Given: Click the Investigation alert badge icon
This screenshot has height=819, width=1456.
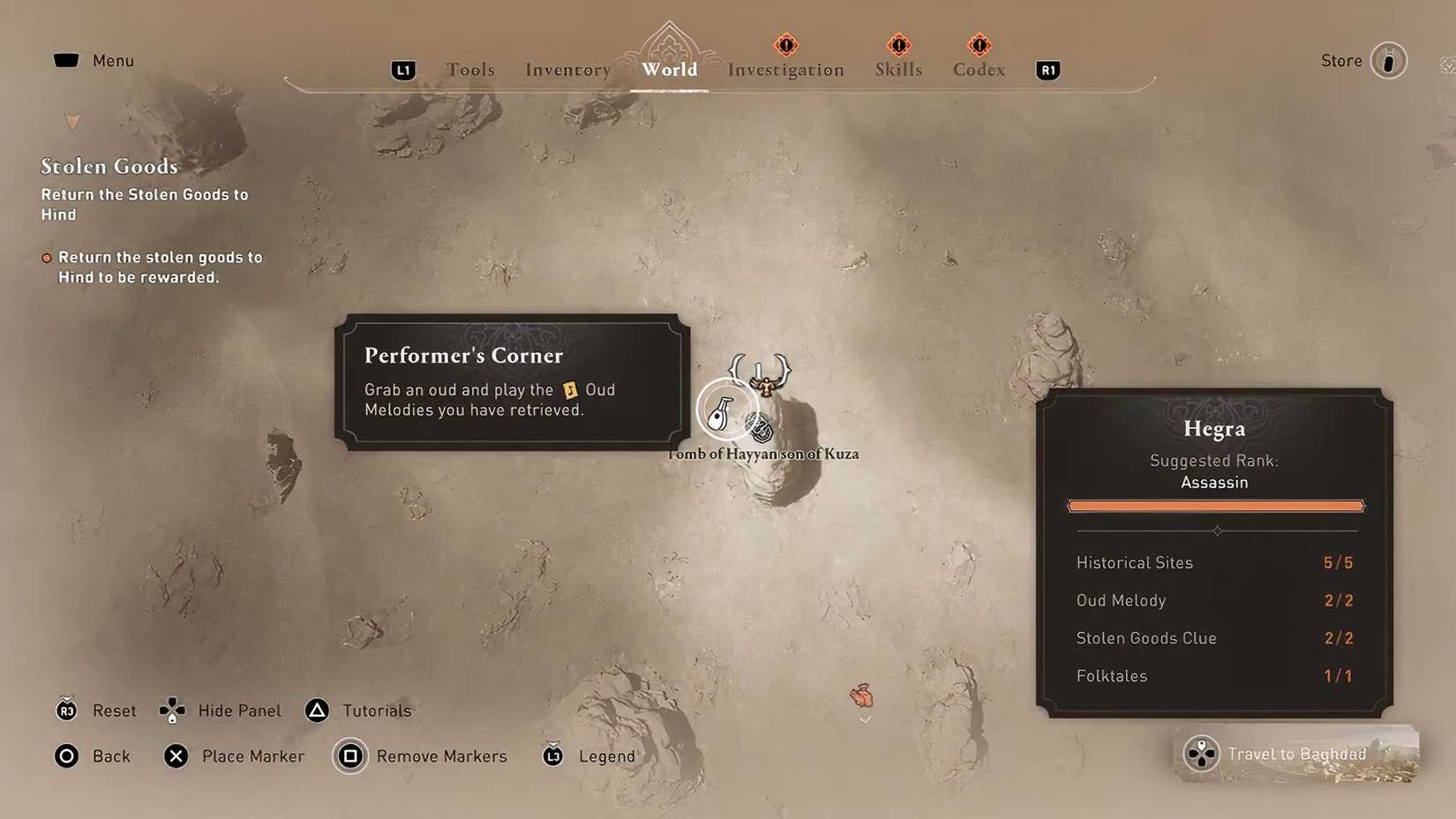Looking at the screenshot, I should [x=785, y=46].
